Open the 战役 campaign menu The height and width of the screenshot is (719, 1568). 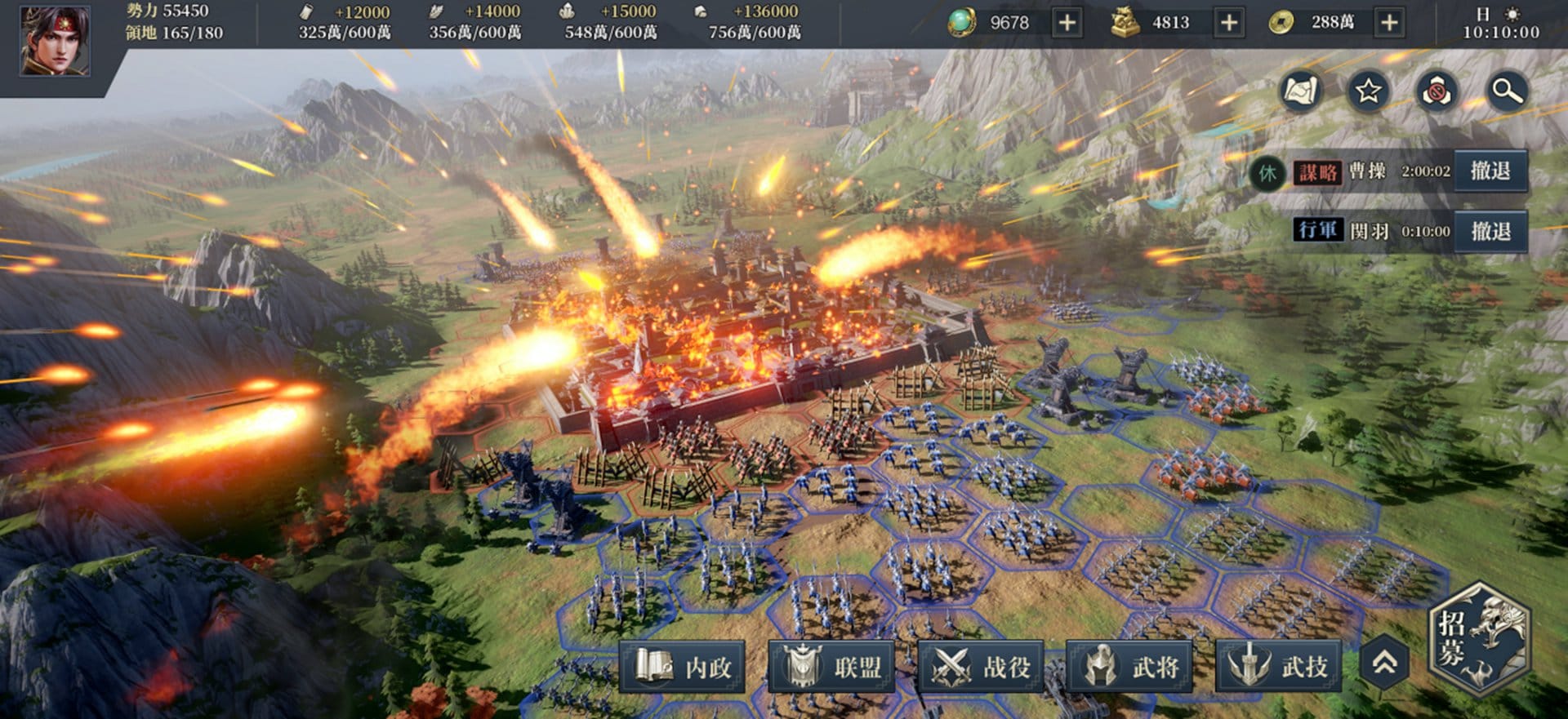[981, 667]
